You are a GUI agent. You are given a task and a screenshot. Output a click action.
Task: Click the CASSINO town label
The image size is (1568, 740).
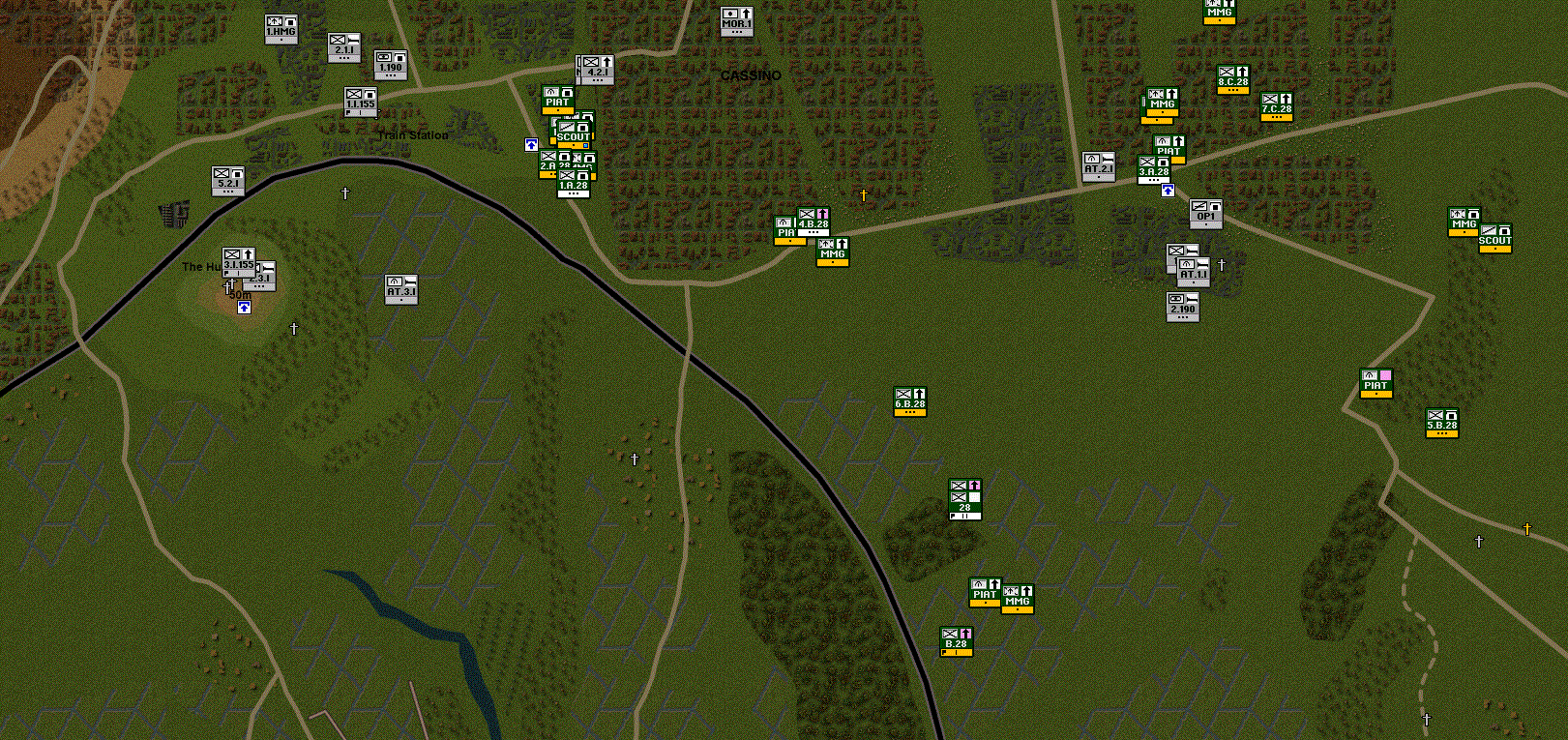point(751,74)
